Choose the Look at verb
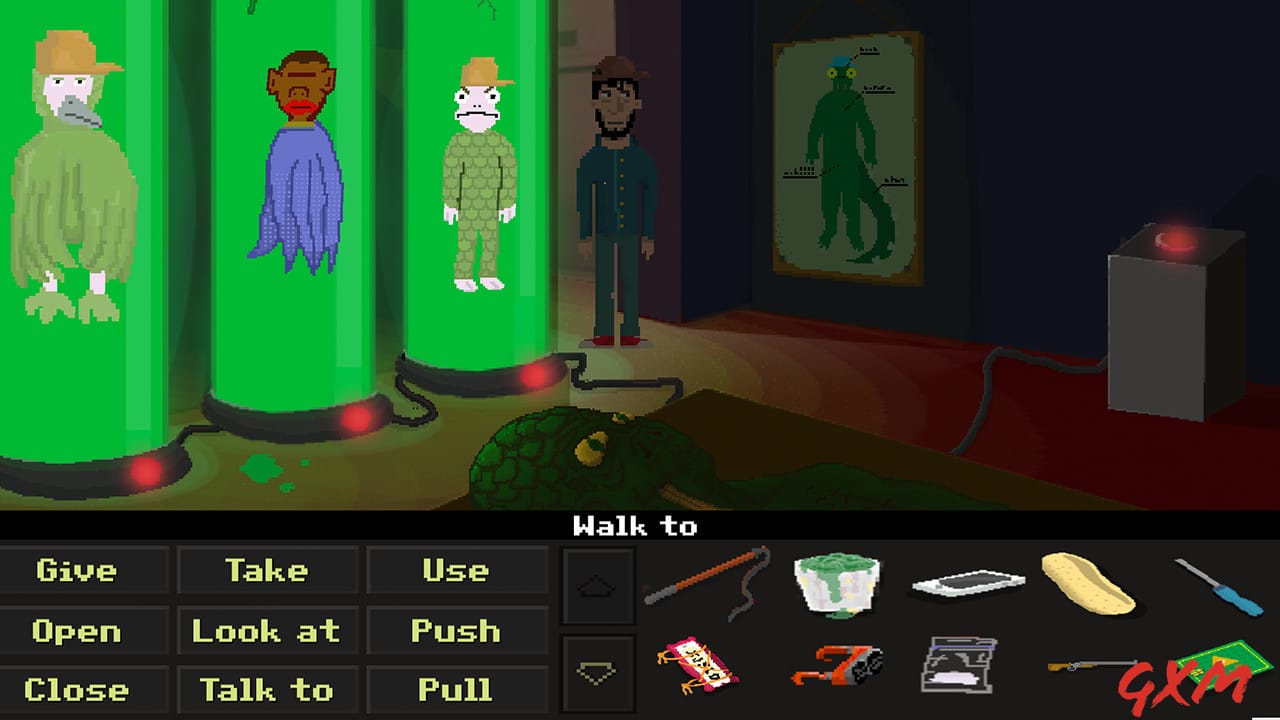This screenshot has width=1280, height=720. [x=267, y=630]
